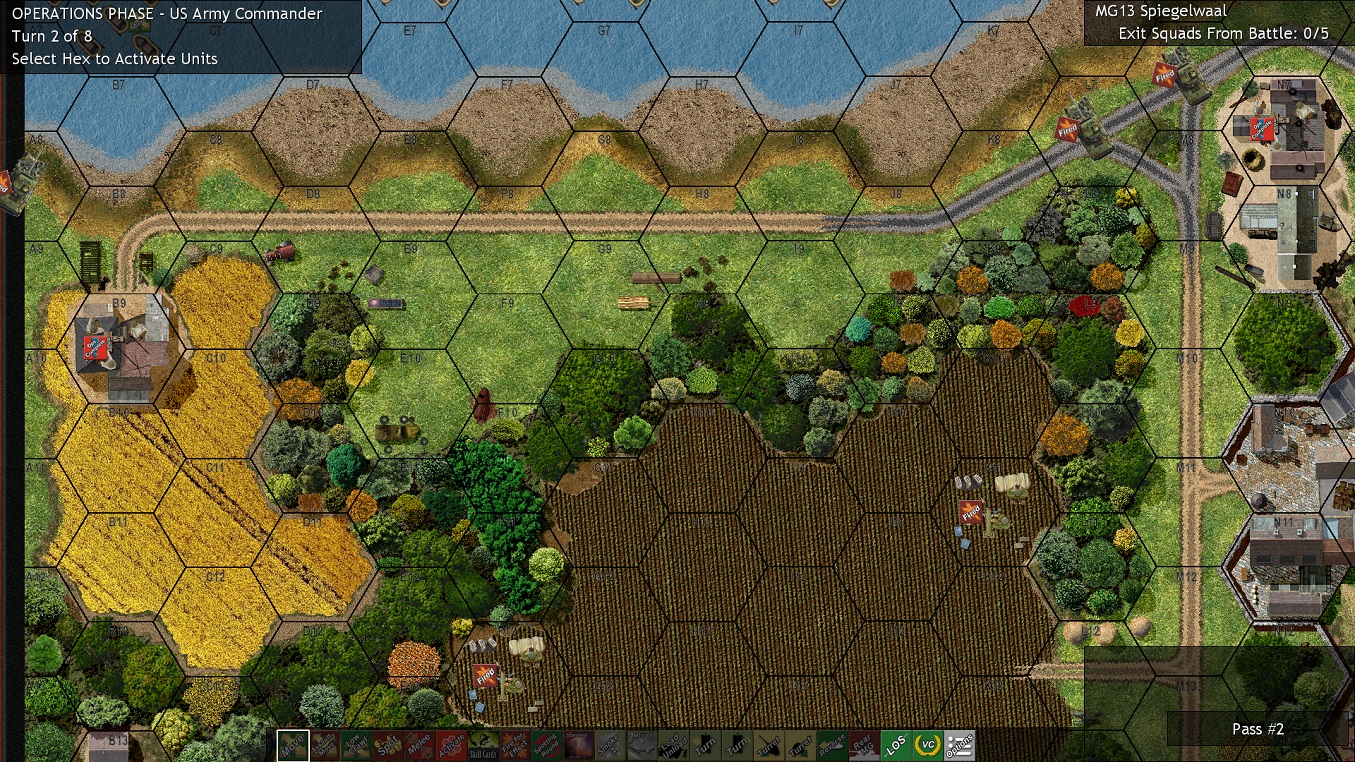Order a Melee attack
The height and width of the screenshot is (762, 1355).
tap(420, 746)
